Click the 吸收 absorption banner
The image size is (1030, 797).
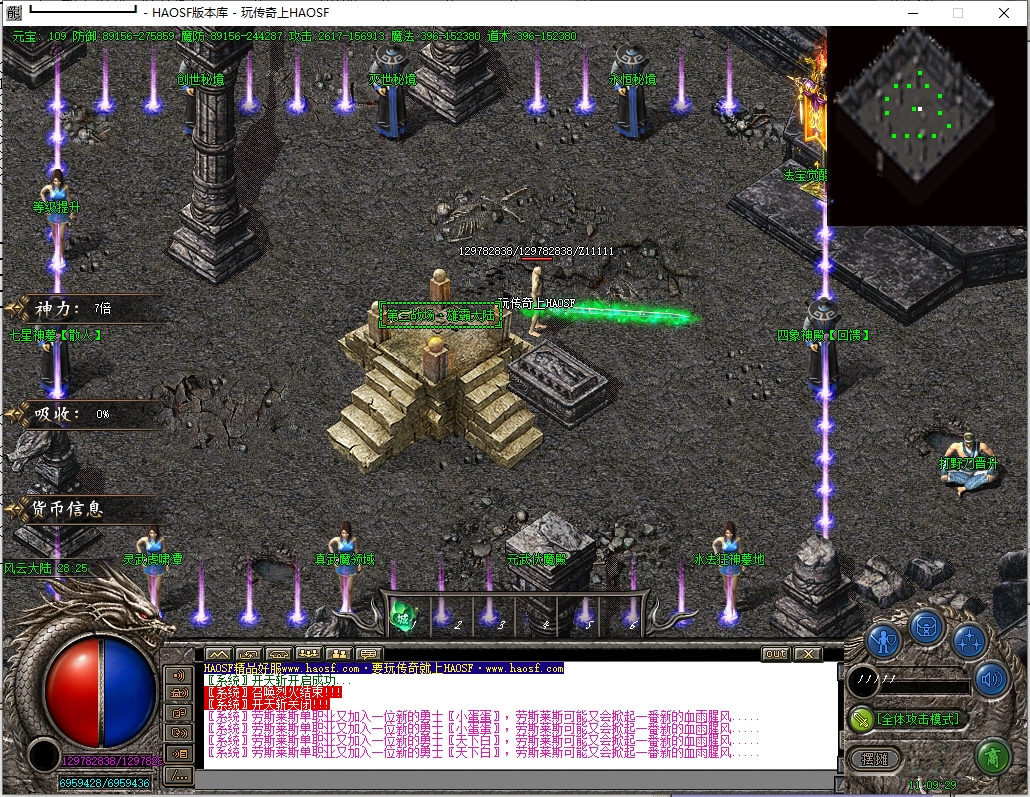tap(72, 413)
